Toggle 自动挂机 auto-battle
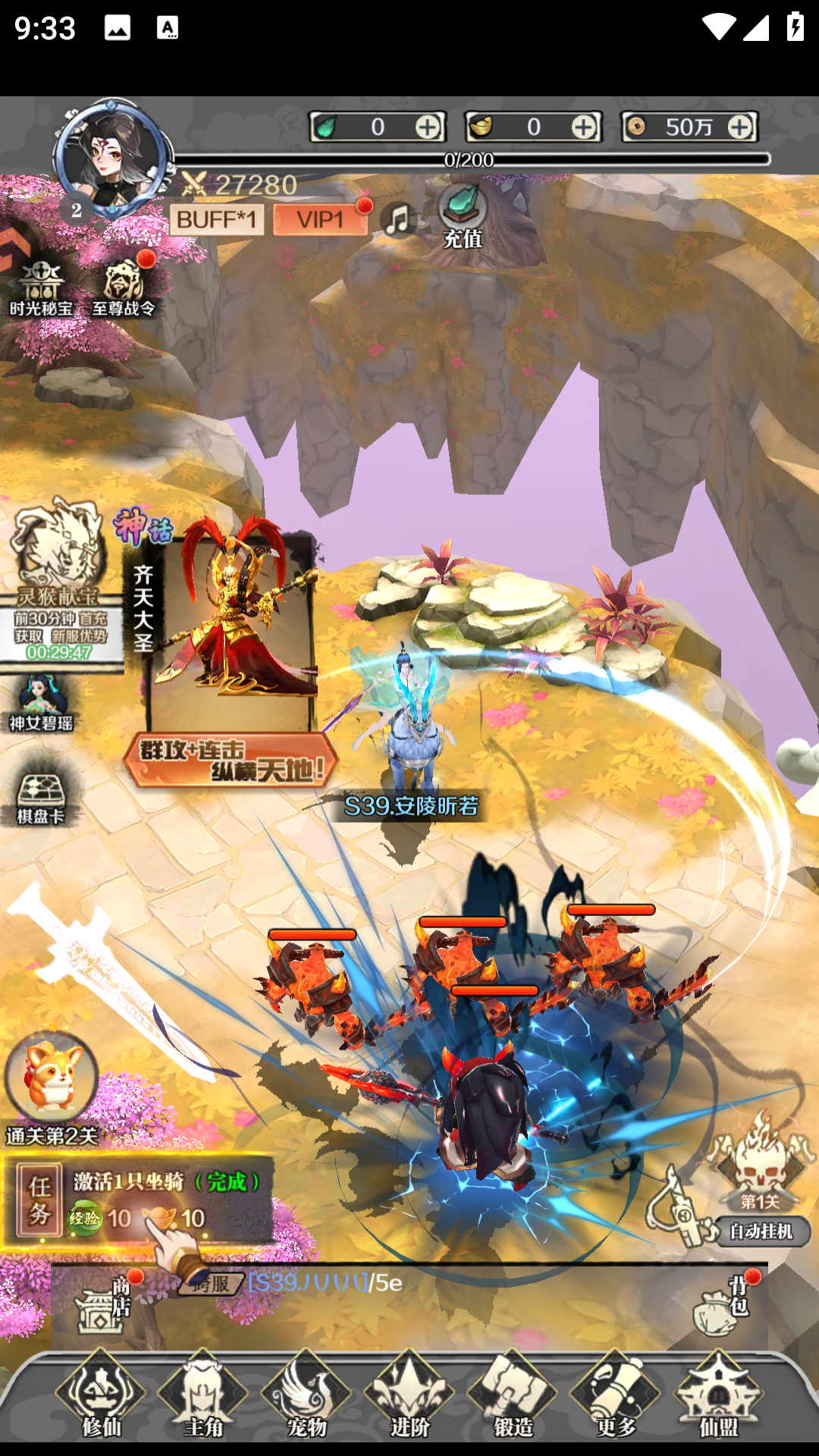This screenshot has height=1456, width=819. point(761,1231)
